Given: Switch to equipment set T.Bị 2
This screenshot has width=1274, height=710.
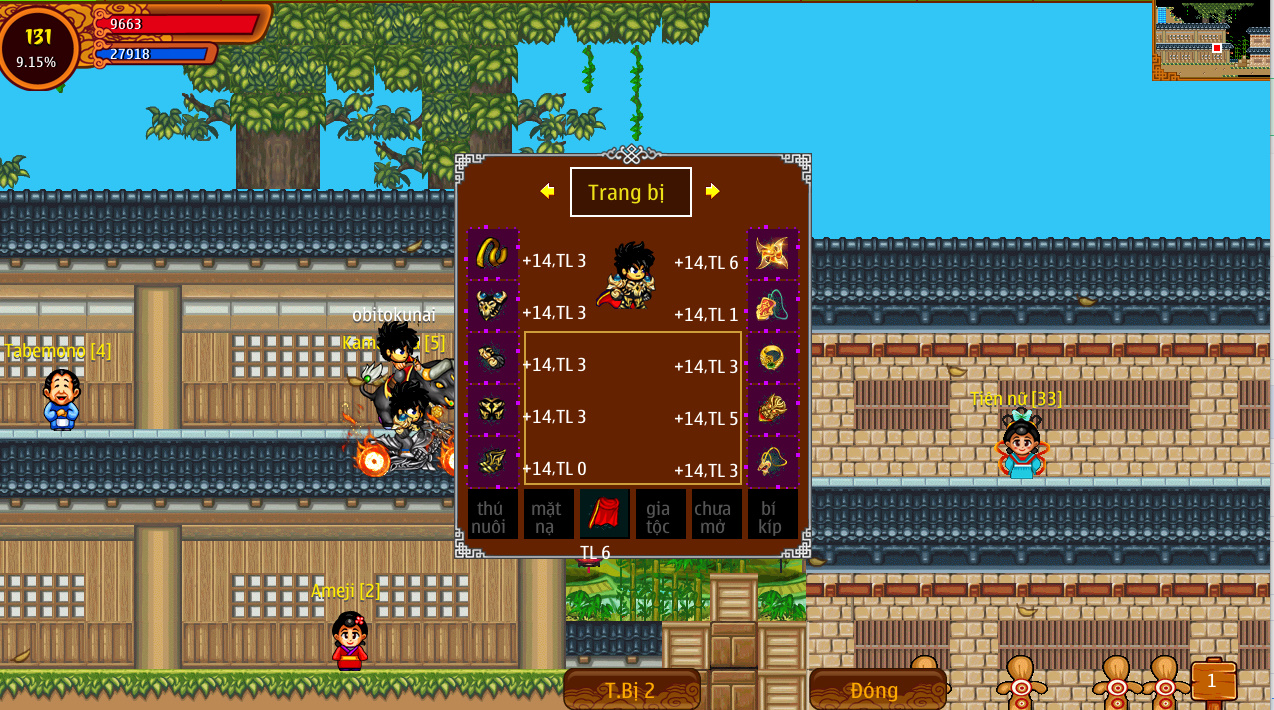Looking at the screenshot, I should coord(631,690).
